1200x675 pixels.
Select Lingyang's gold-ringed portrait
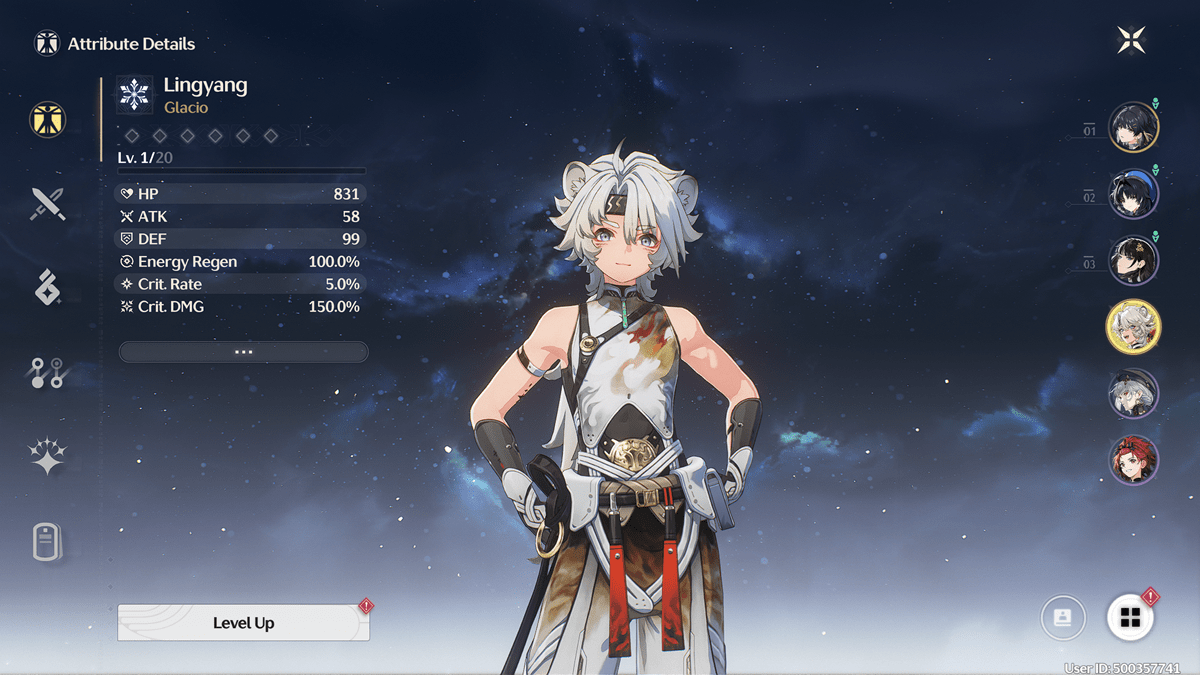pos(1133,327)
